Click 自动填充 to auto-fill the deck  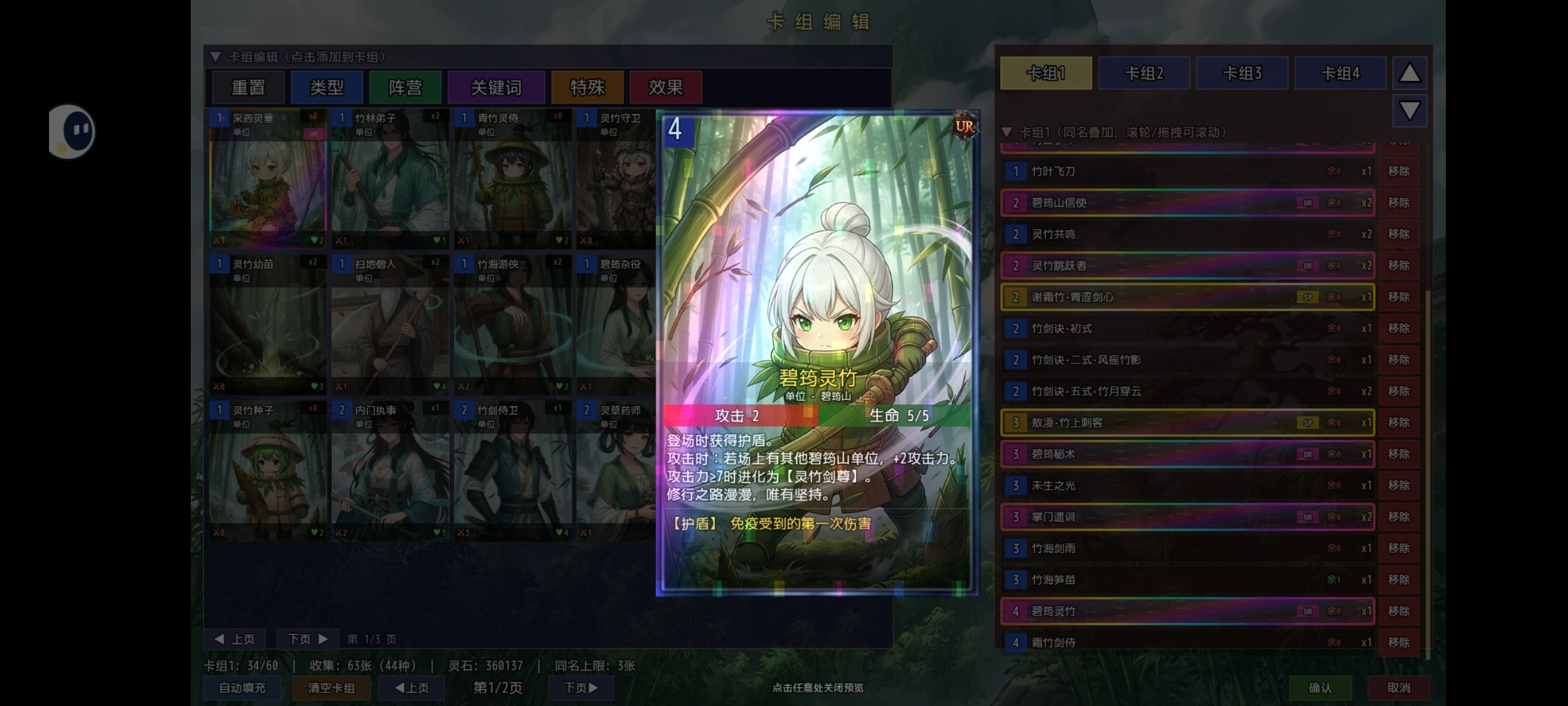pos(242,688)
